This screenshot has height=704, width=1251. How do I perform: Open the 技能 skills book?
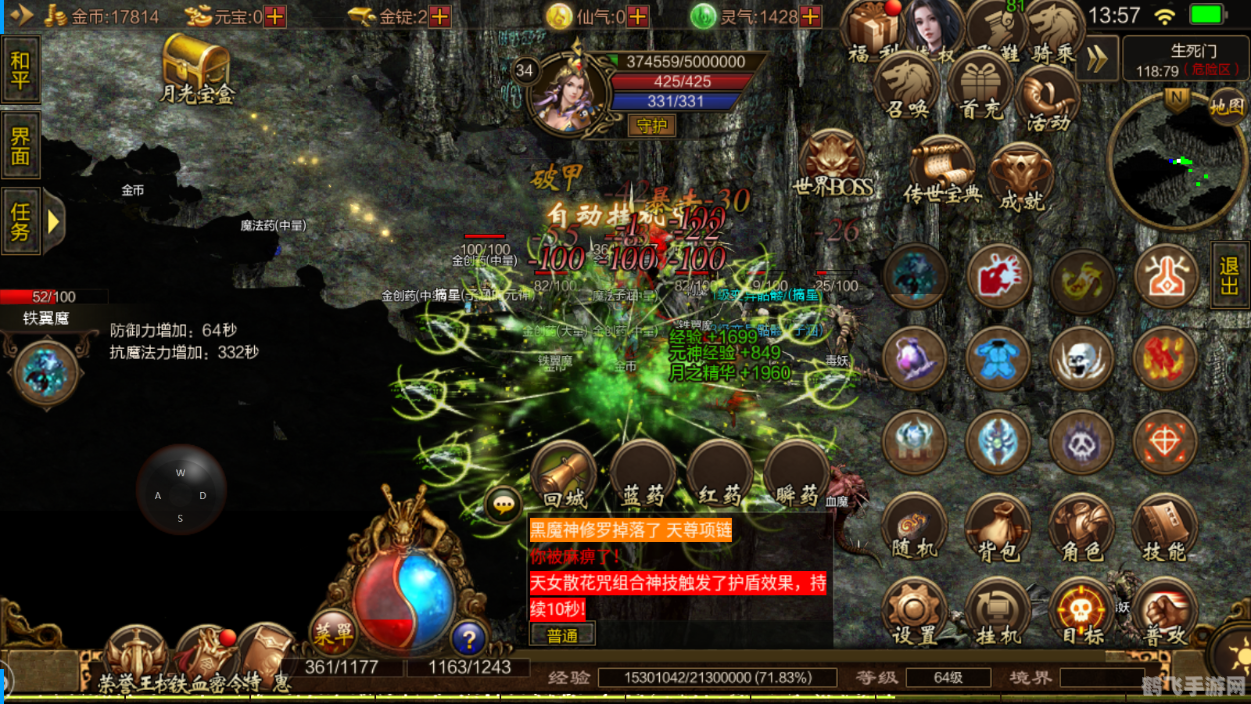tap(1164, 528)
